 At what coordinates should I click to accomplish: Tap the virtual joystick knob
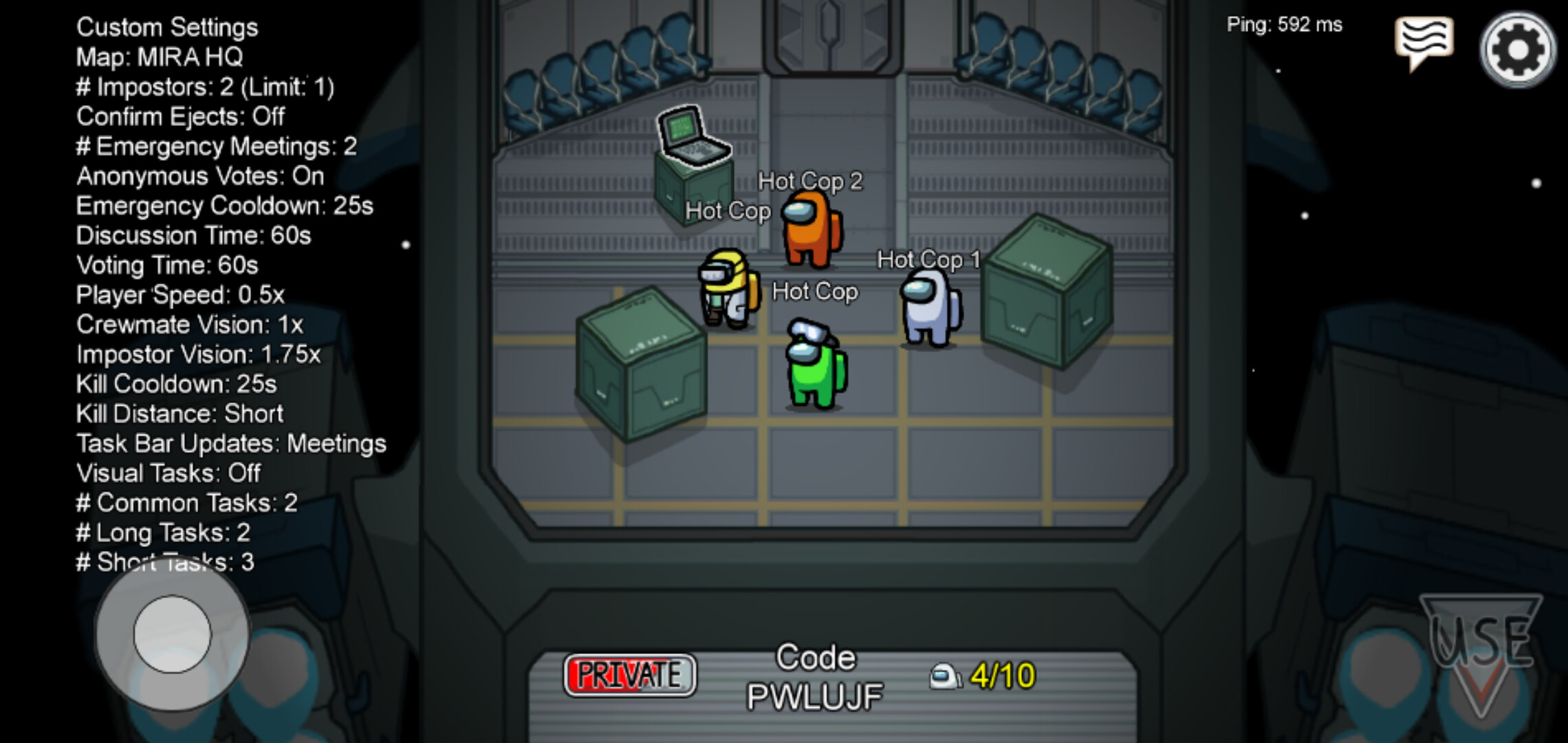click(x=172, y=634)
